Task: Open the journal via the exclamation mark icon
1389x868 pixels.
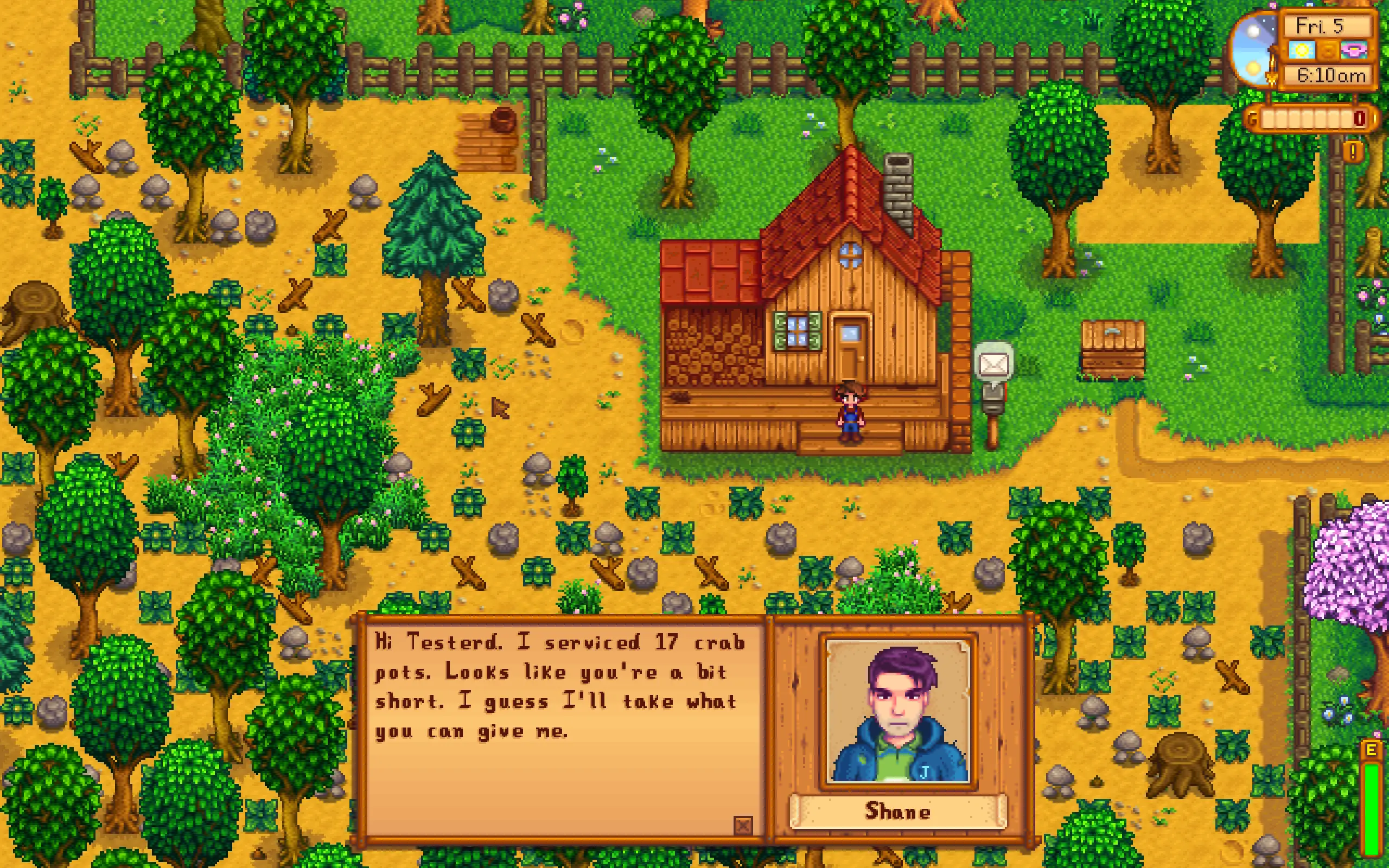Action: [x=1353, y=152]
